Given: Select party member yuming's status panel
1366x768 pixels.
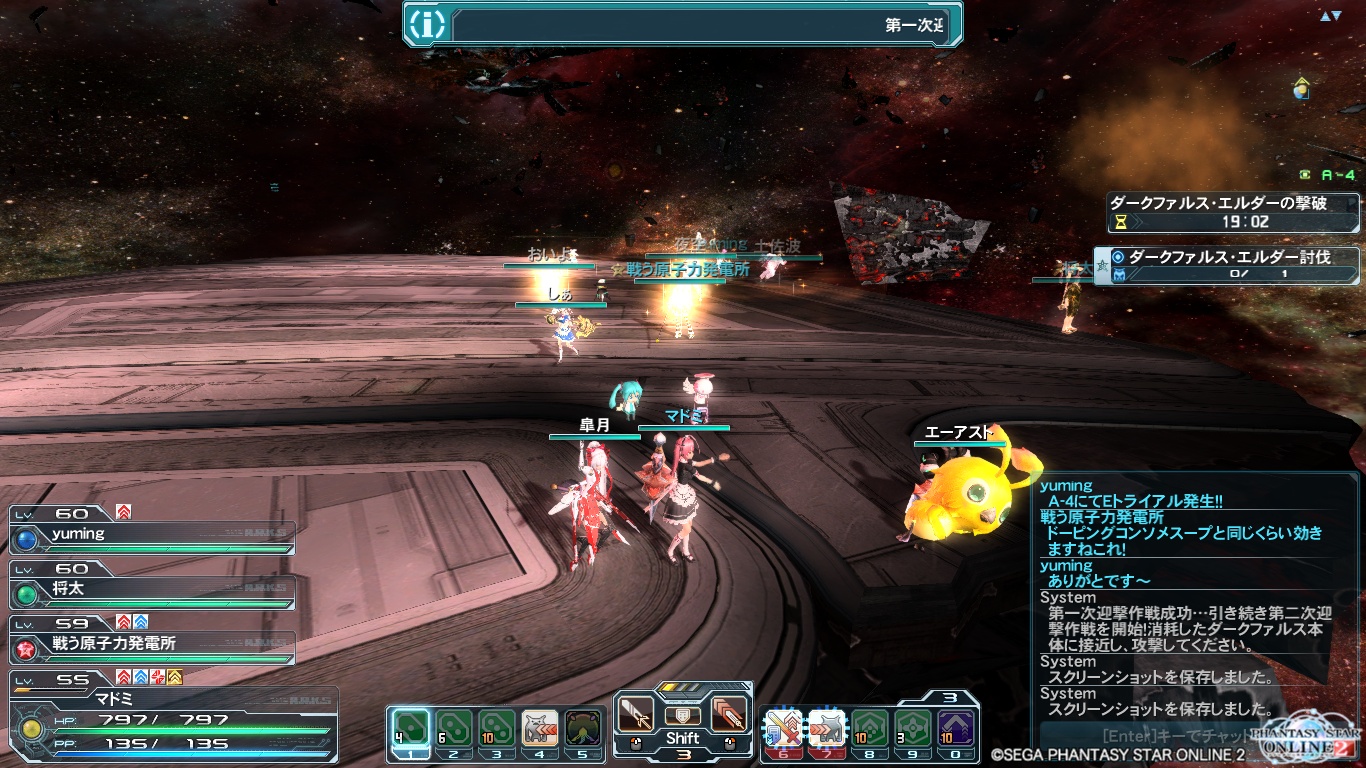Looking at the screenshot, I should [152, 535].
